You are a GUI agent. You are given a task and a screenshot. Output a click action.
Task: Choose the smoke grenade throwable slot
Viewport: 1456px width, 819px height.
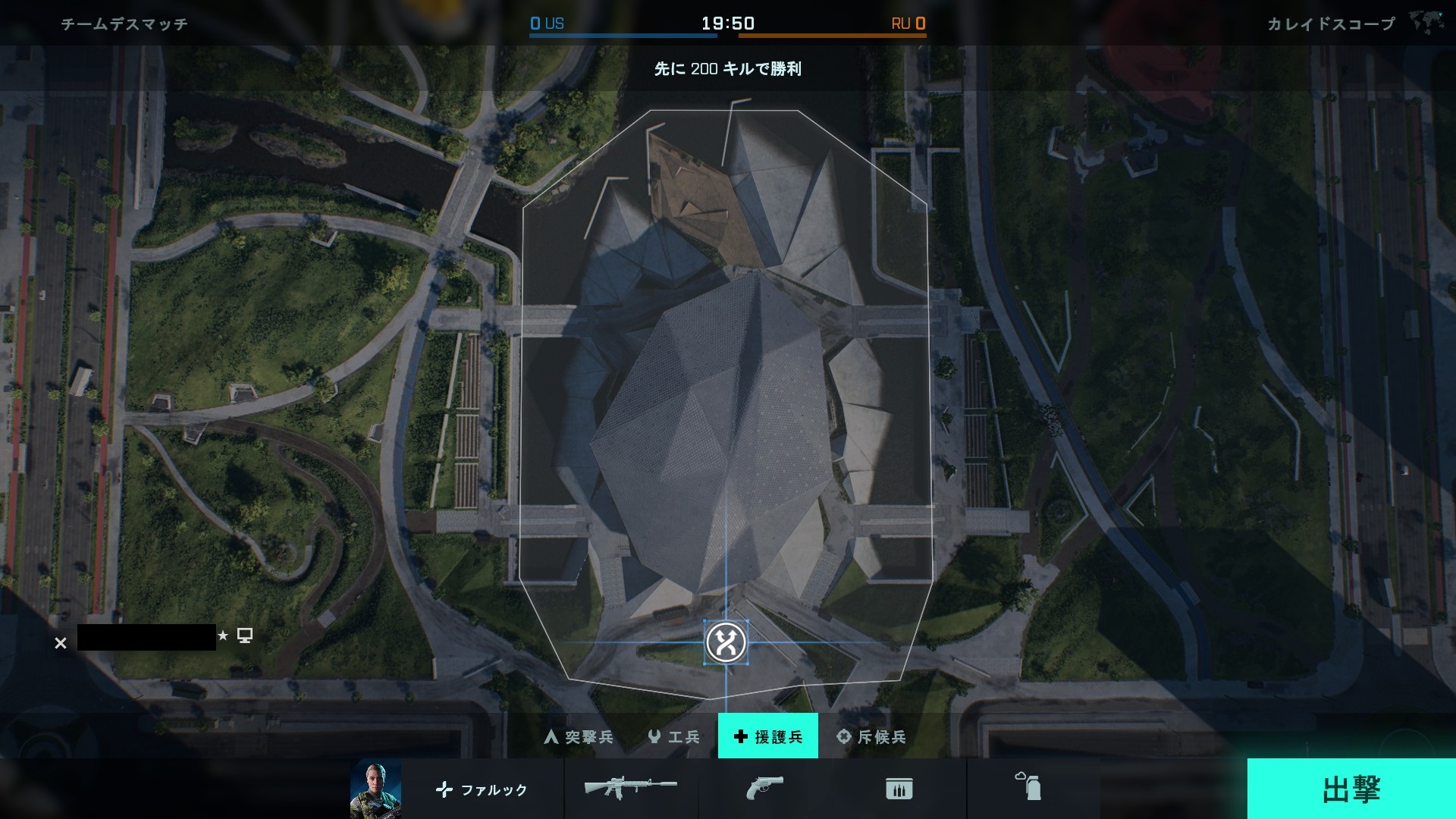point(1028,787)
